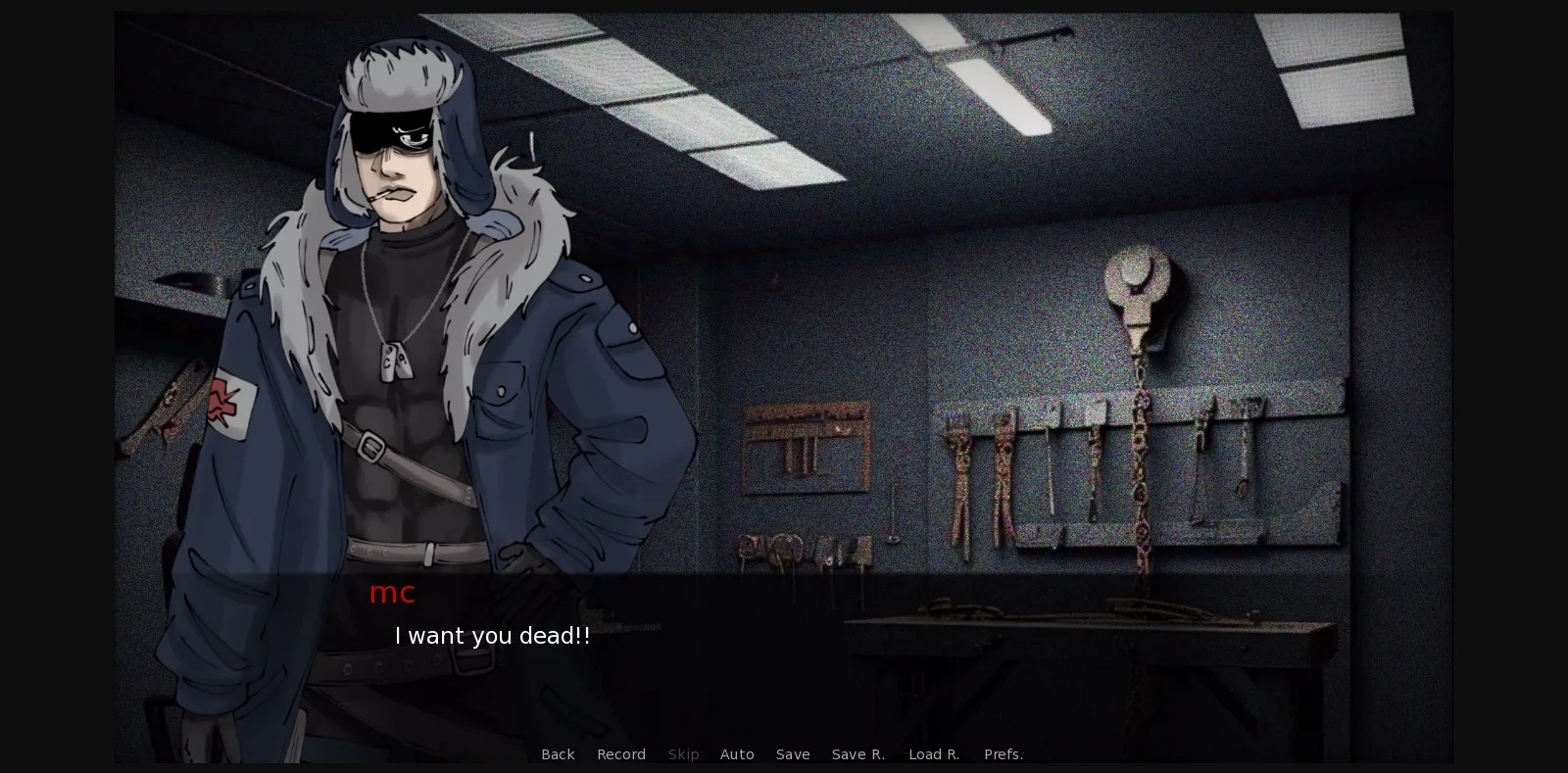The height and width of the screenshot is (773, 1568).
Task: Quick save using "Save R."
Action: 857,754
